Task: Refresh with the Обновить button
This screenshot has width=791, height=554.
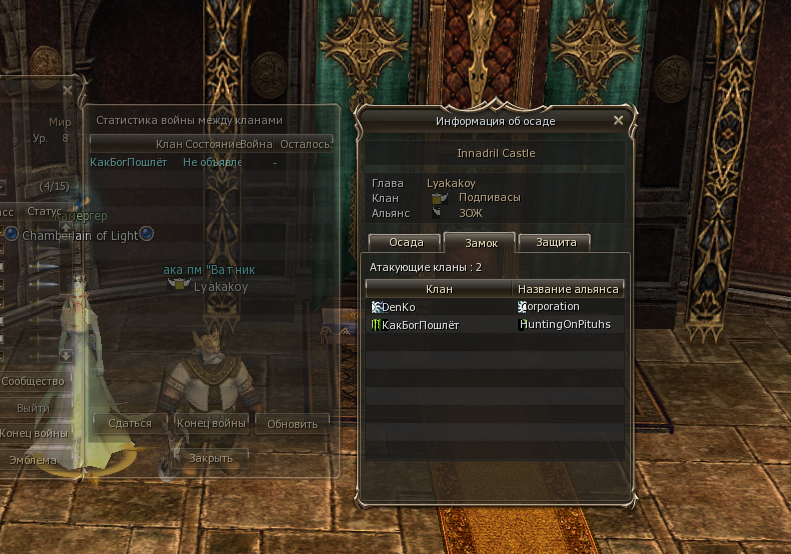Action: click(x=292, y=423)
